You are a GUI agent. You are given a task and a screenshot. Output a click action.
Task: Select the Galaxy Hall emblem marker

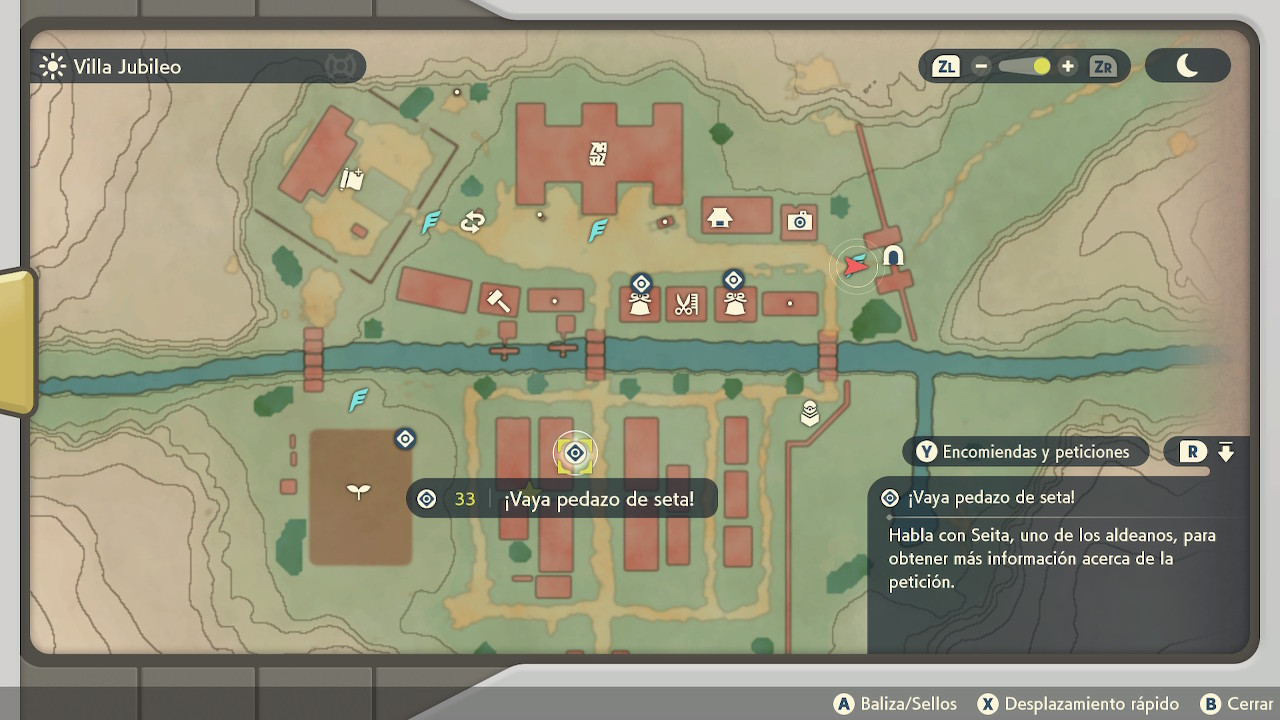tap(599, 153)
